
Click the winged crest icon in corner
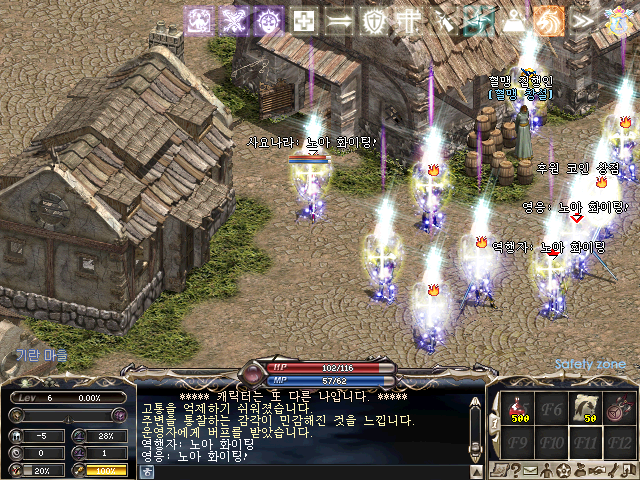tap(618, 16)
